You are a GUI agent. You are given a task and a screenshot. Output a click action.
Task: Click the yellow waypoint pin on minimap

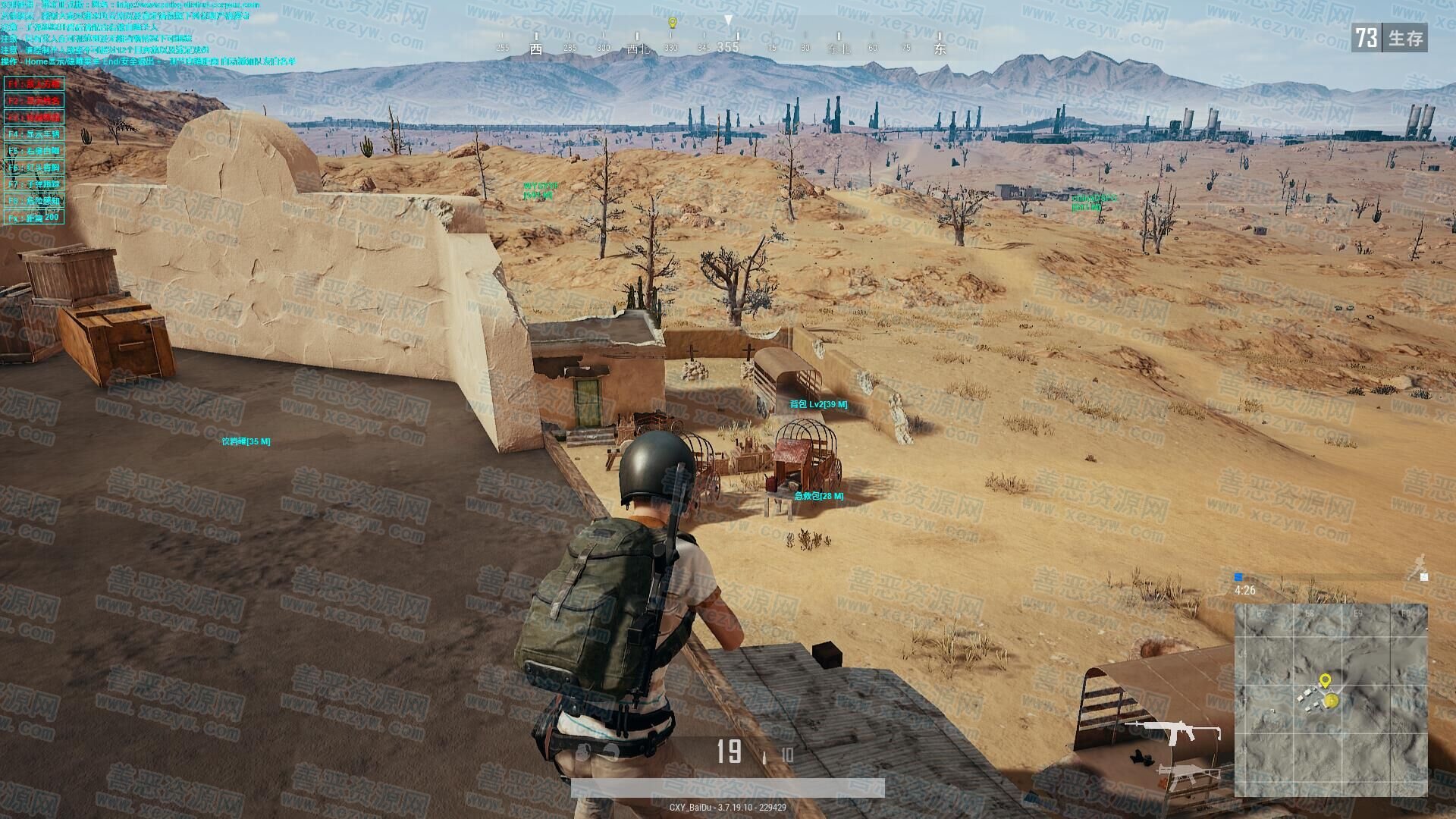point(1325,680)
